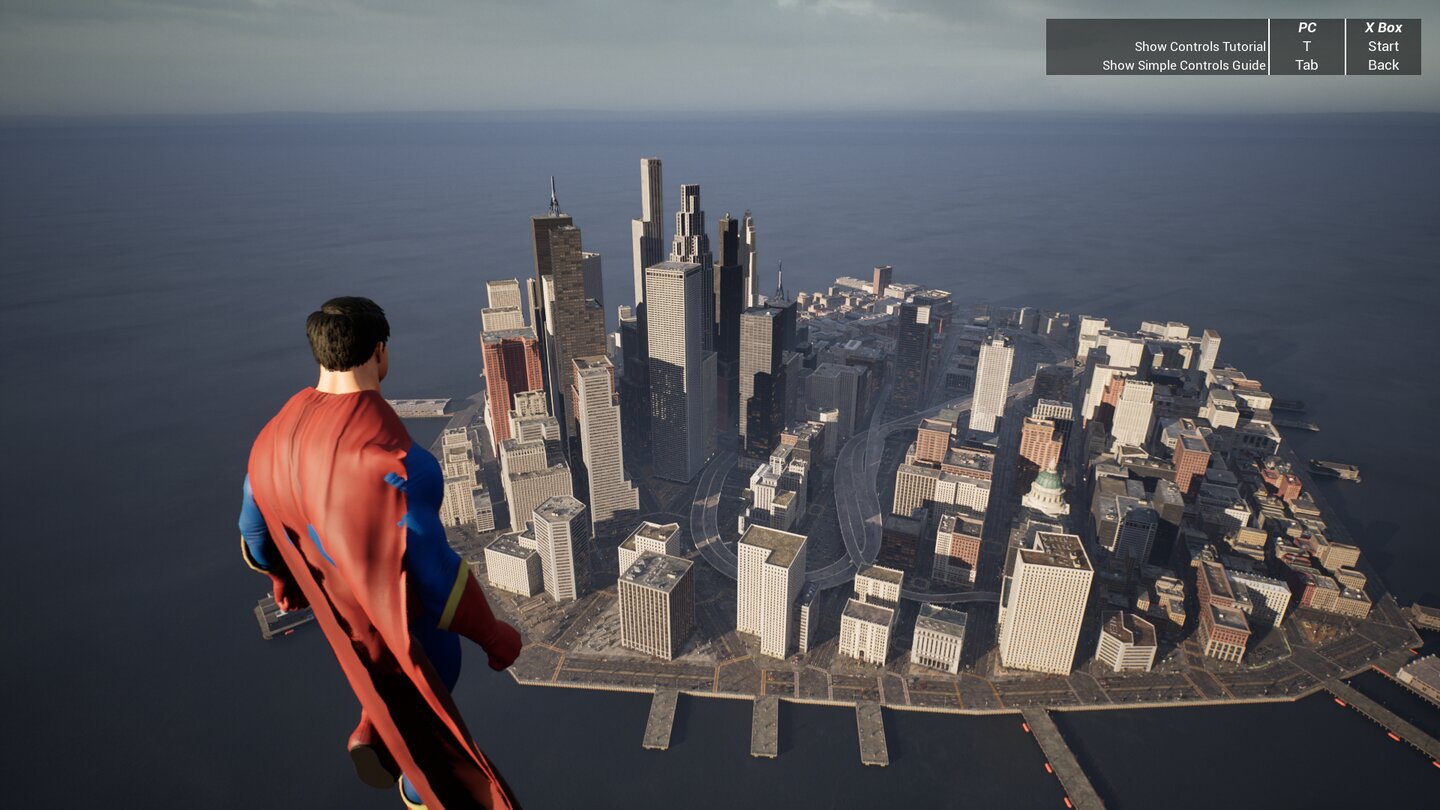Click the Tab keybinding in the PC column
The image size is (1440, 810).
click(x=1306, y=65)
